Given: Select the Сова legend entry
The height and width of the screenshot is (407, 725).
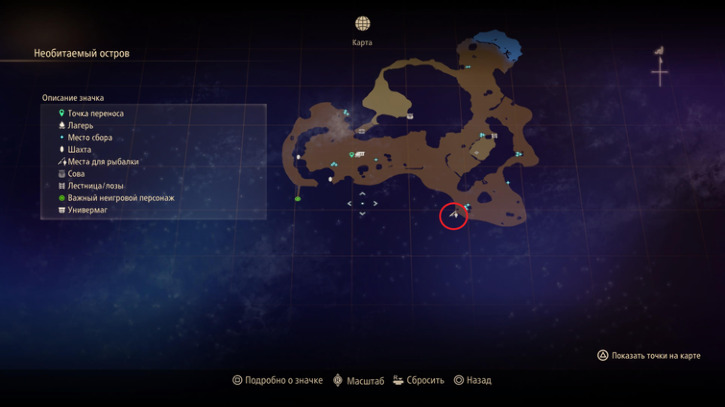Looking at the screenshot, I should click(76, 174).
